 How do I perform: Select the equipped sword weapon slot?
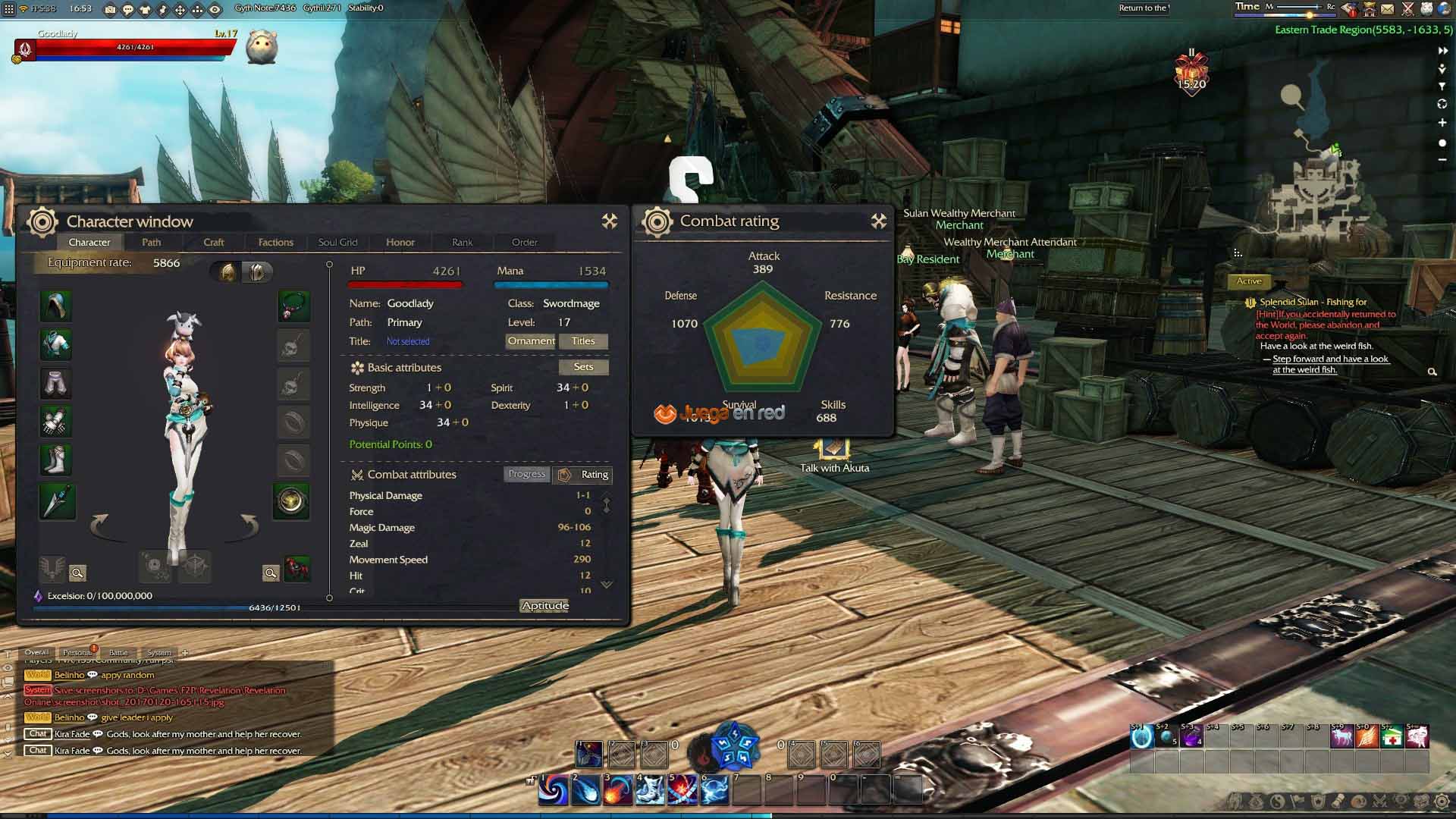[x=57, y=501]
